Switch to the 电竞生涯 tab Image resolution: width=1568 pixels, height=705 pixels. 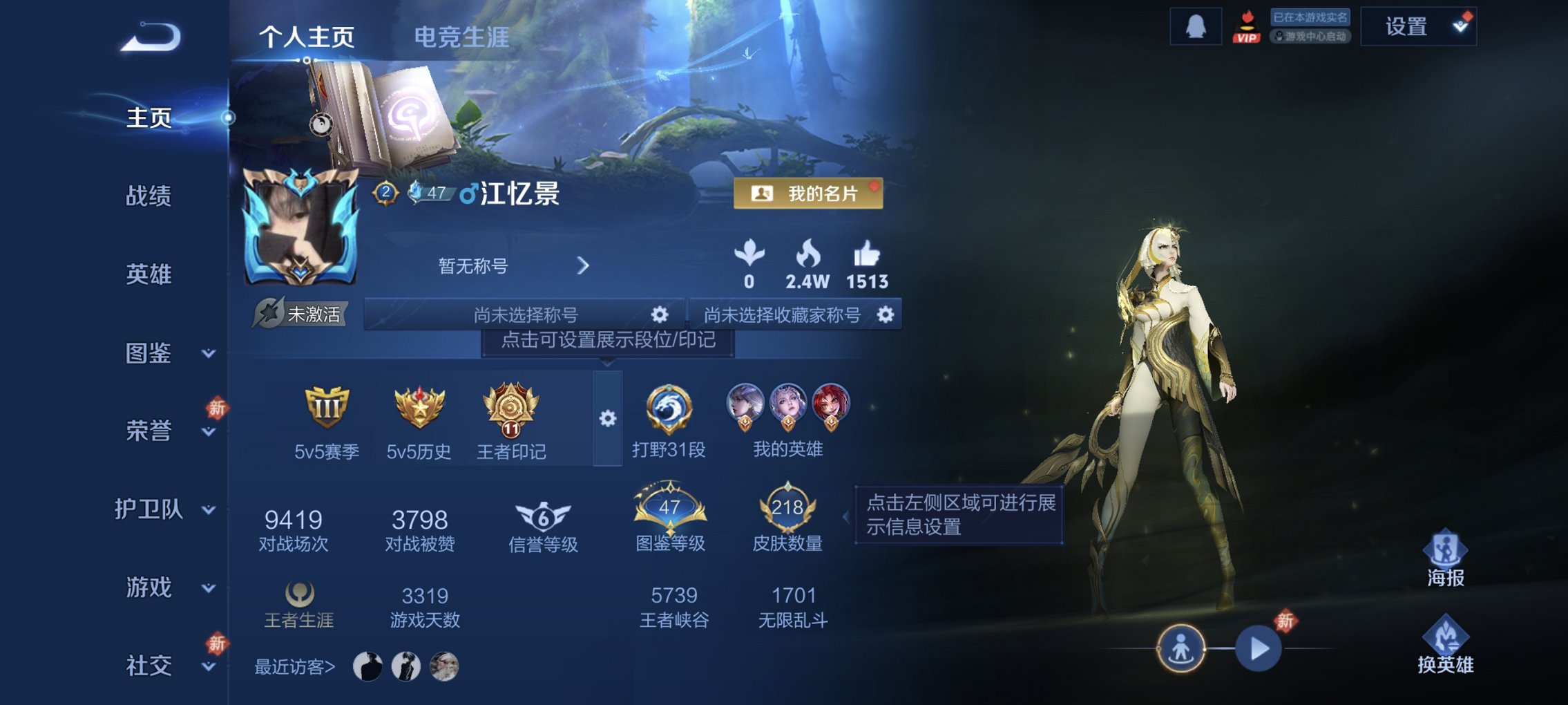[461, 38]
